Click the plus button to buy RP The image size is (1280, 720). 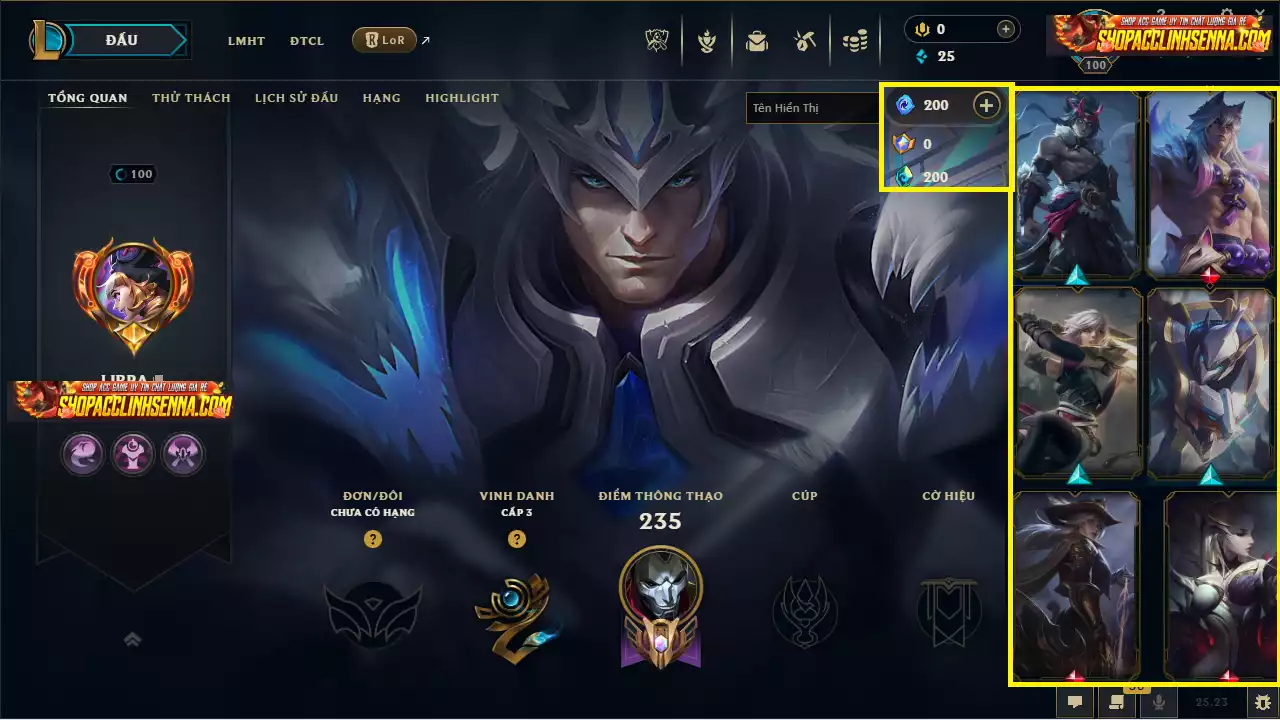click(x=987, y=105)
